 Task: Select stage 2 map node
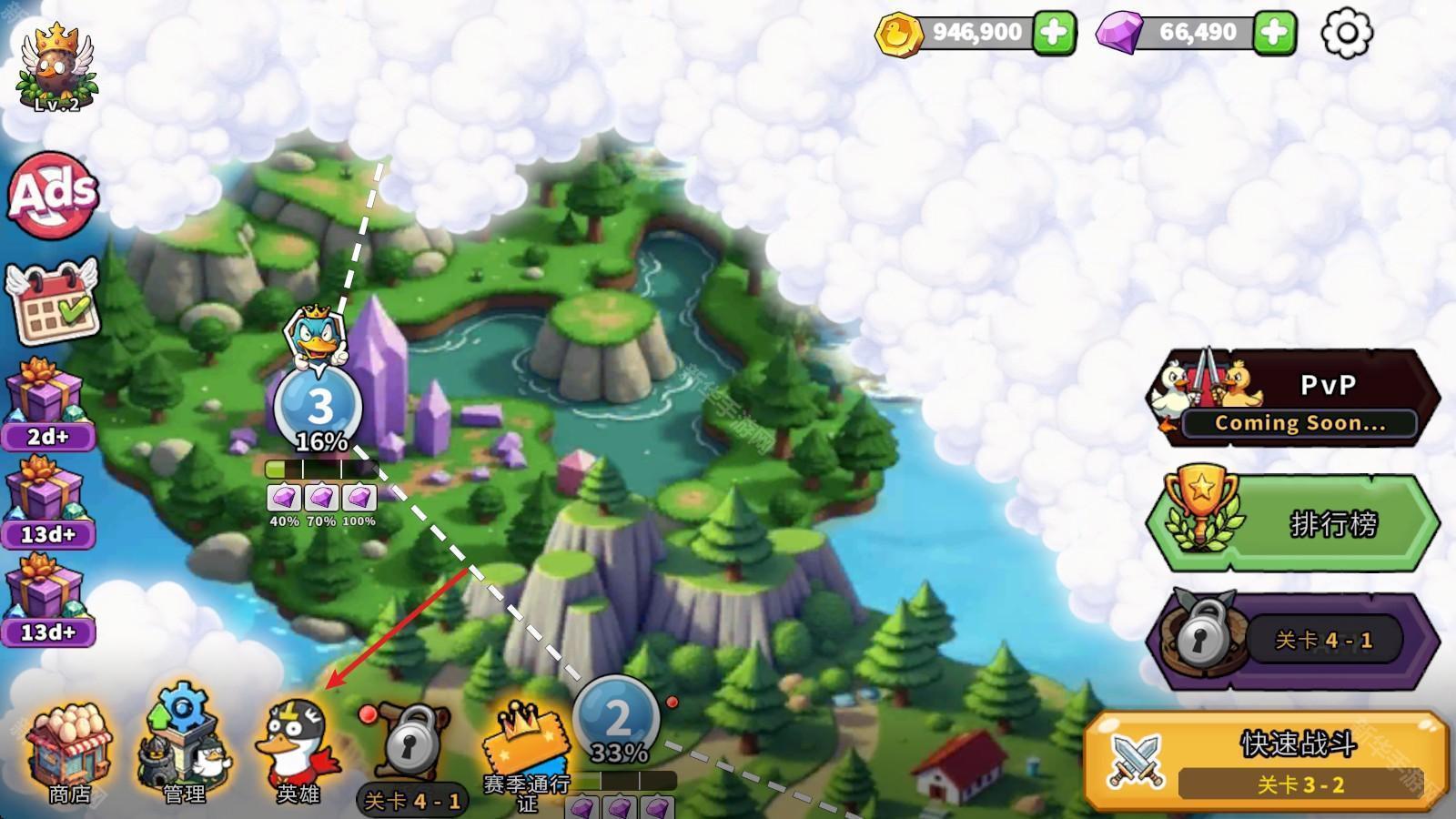pos(617,719)
